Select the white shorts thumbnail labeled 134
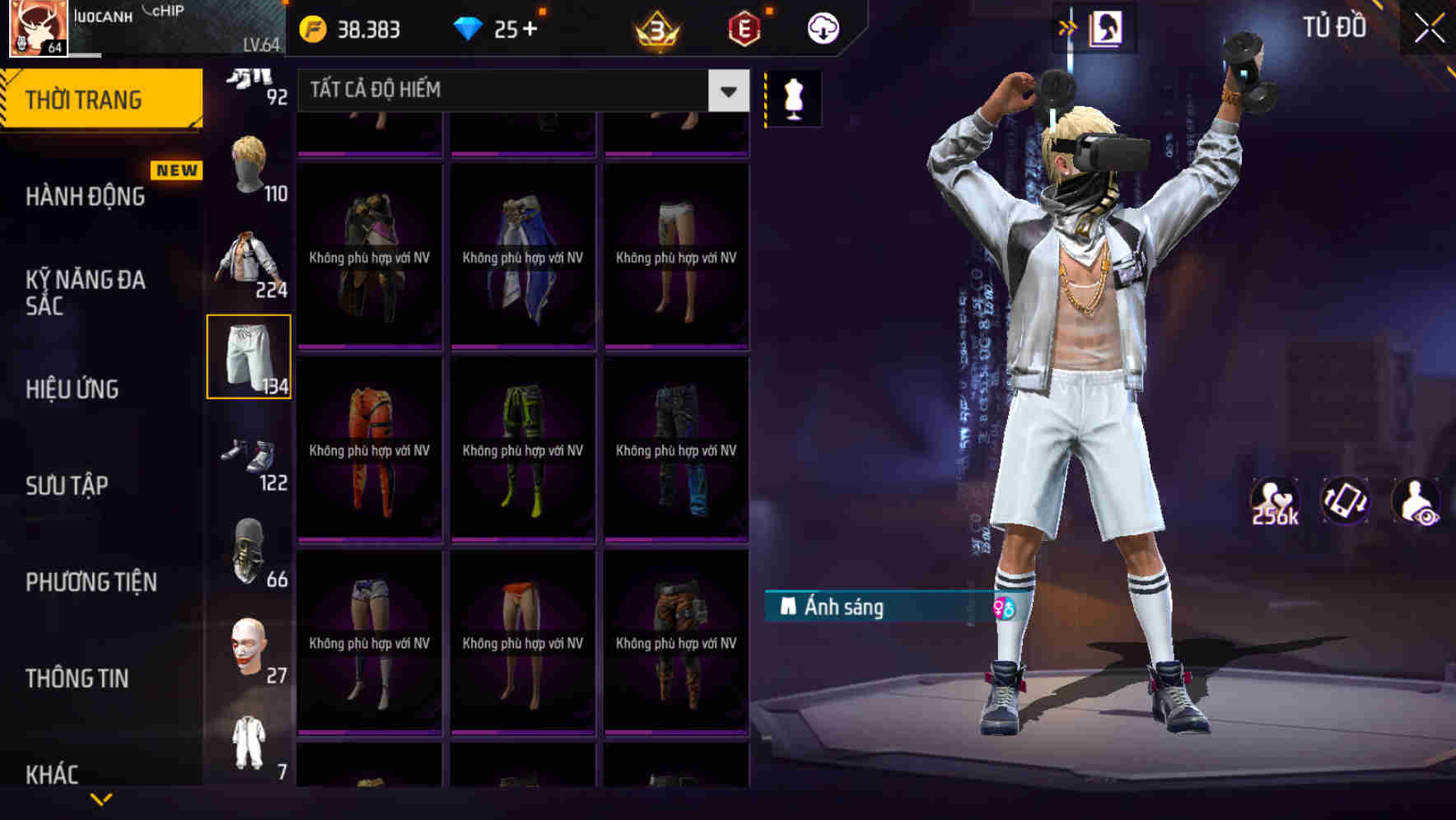This screenshot has width=1456, height=820. tap(250, 356)
